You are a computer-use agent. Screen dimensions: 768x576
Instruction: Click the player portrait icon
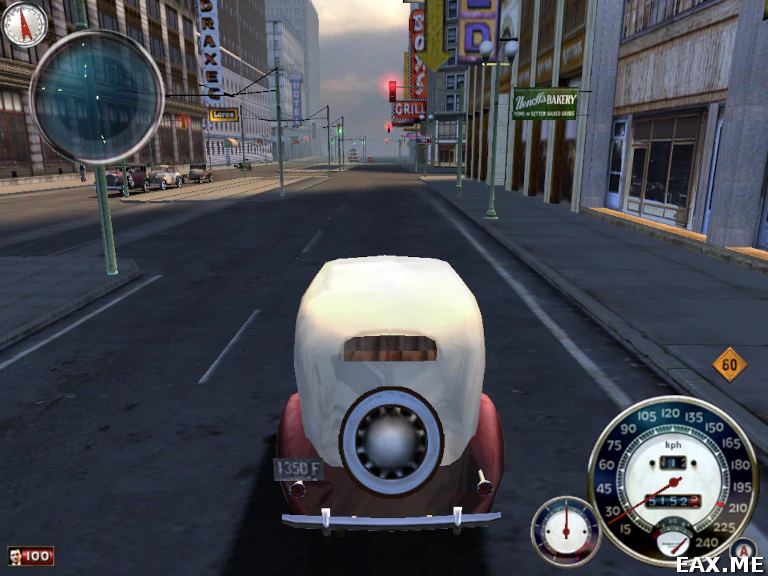(x=17, y=555)
